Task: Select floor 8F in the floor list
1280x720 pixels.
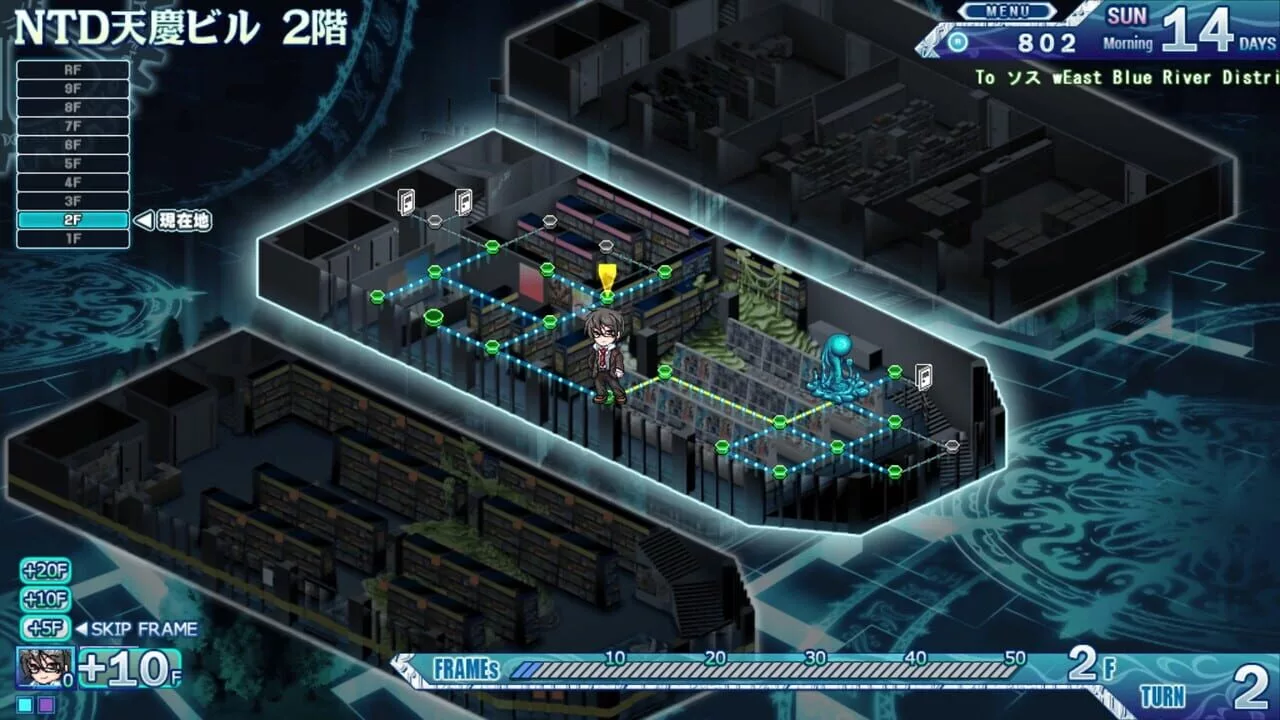Action: (73, 107)
